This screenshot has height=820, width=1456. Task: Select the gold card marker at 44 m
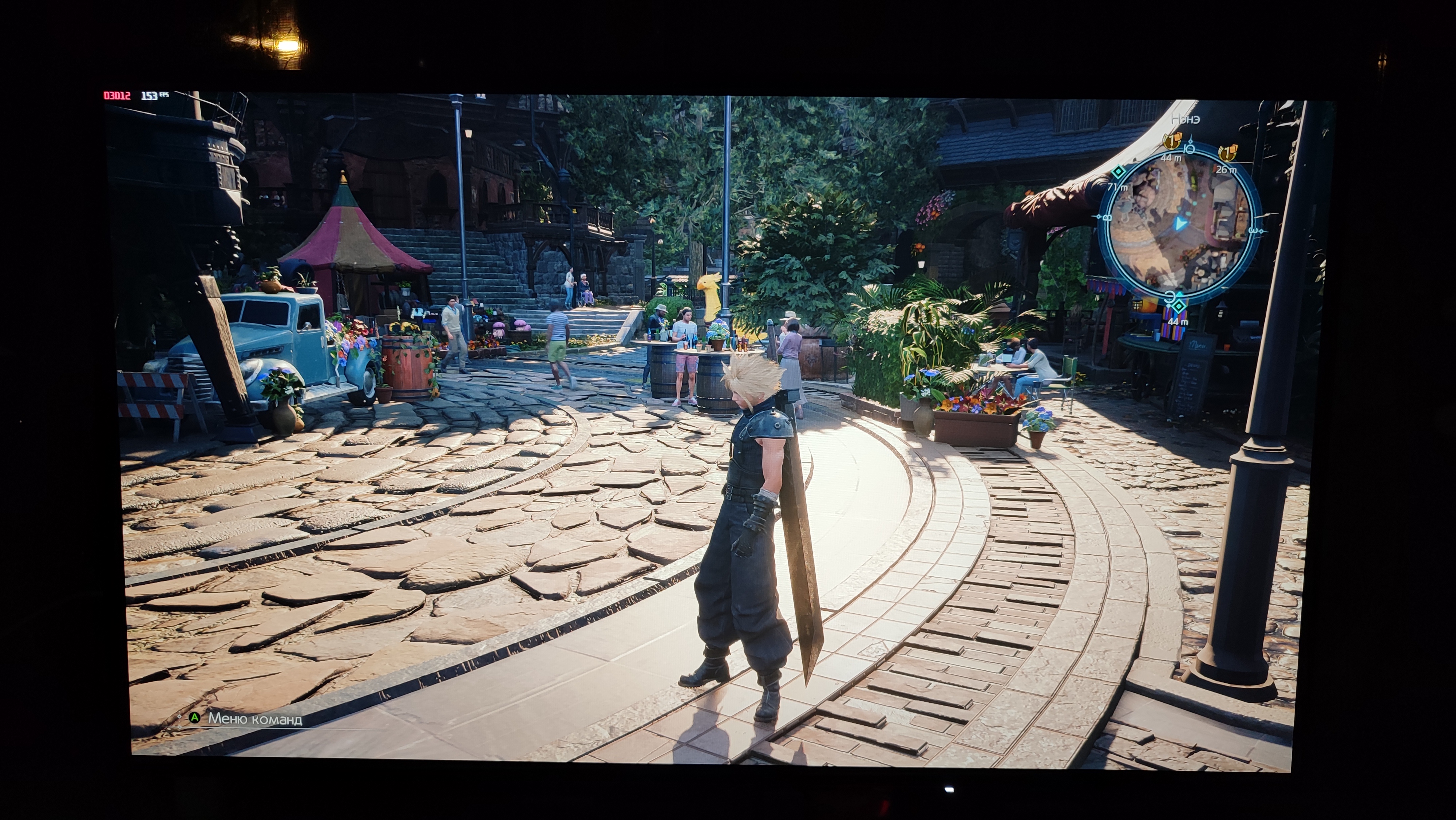tap(1171, 140)
